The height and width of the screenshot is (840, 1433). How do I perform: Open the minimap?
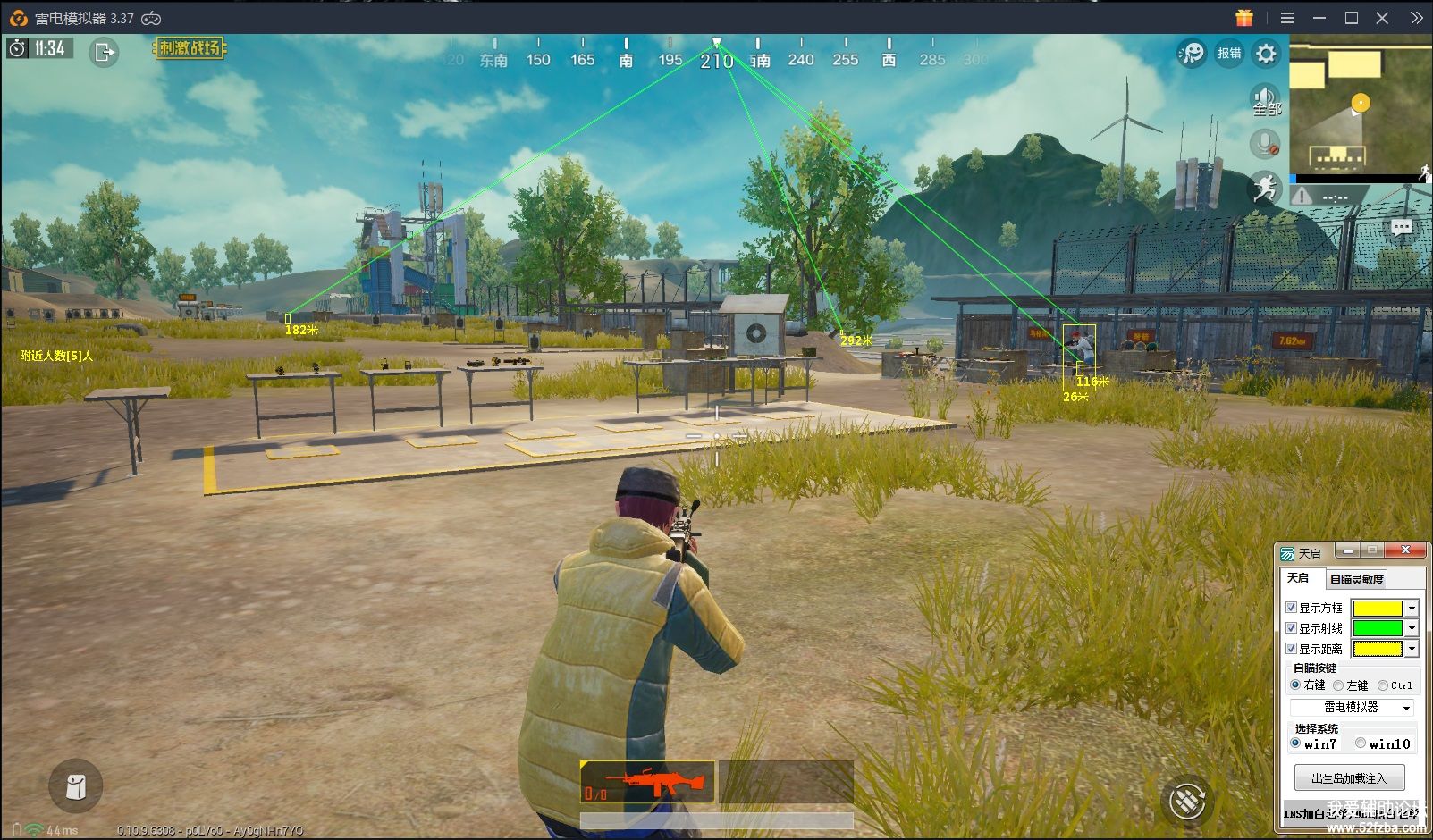point(1359,105)
